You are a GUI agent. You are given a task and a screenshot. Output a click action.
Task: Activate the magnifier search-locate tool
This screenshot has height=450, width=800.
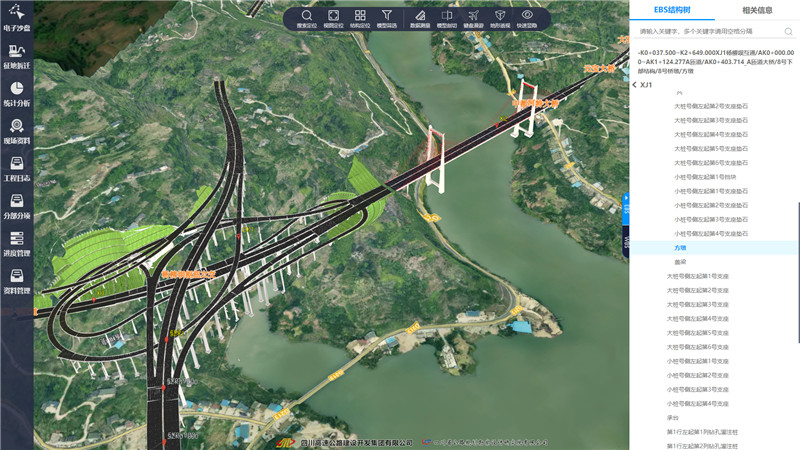pyautogui.click(x=306, y=18)
